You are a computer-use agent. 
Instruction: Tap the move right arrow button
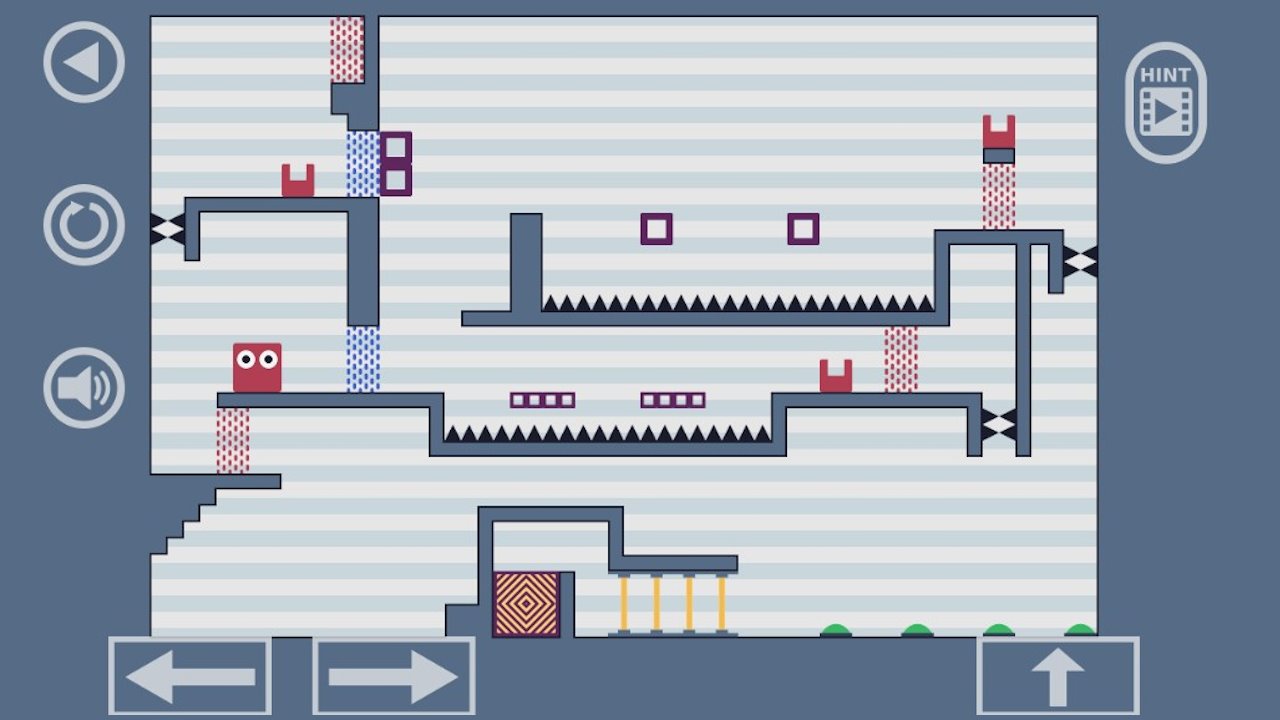[x=394, y=676]
